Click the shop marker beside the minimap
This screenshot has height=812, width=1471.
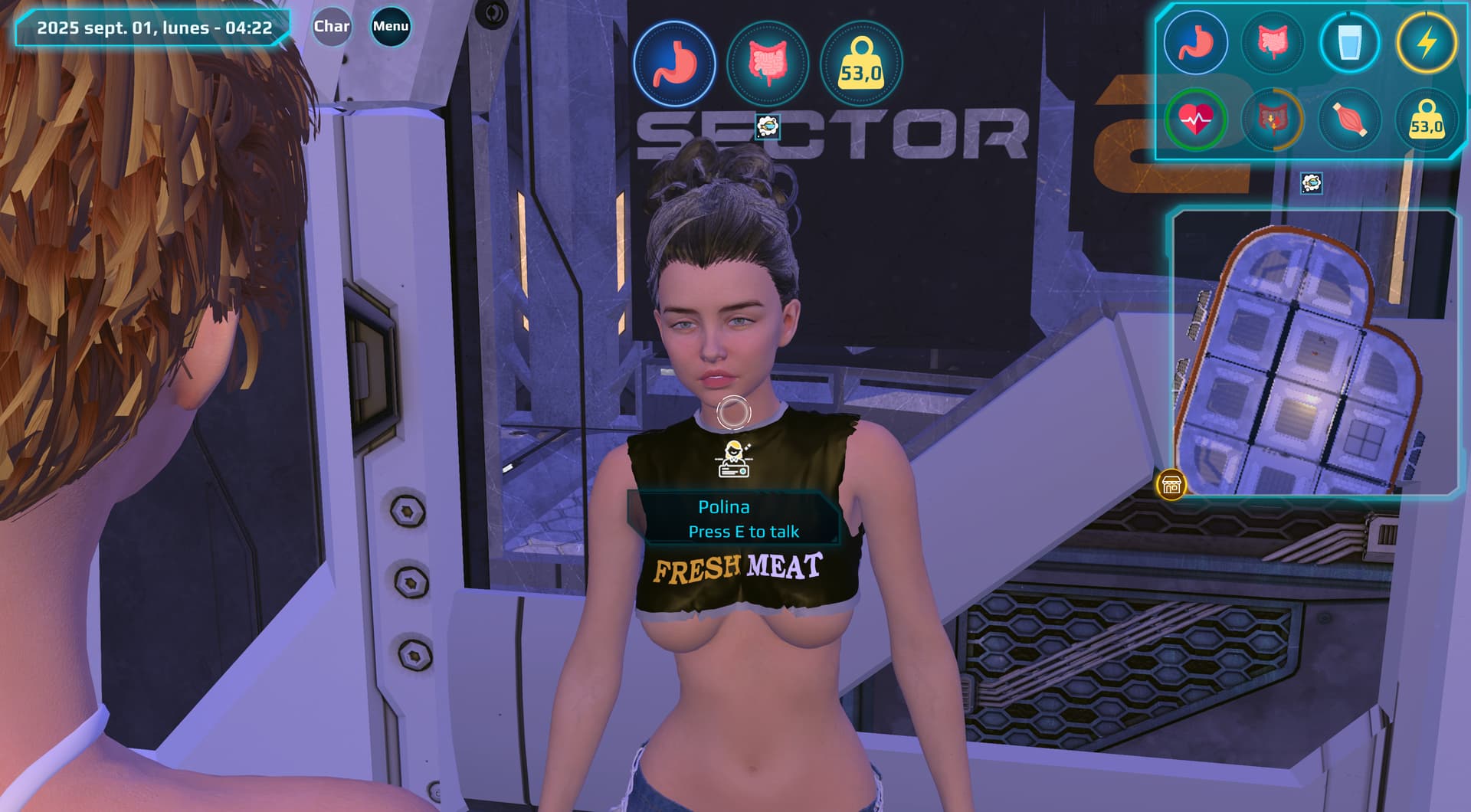(1171, 485)
